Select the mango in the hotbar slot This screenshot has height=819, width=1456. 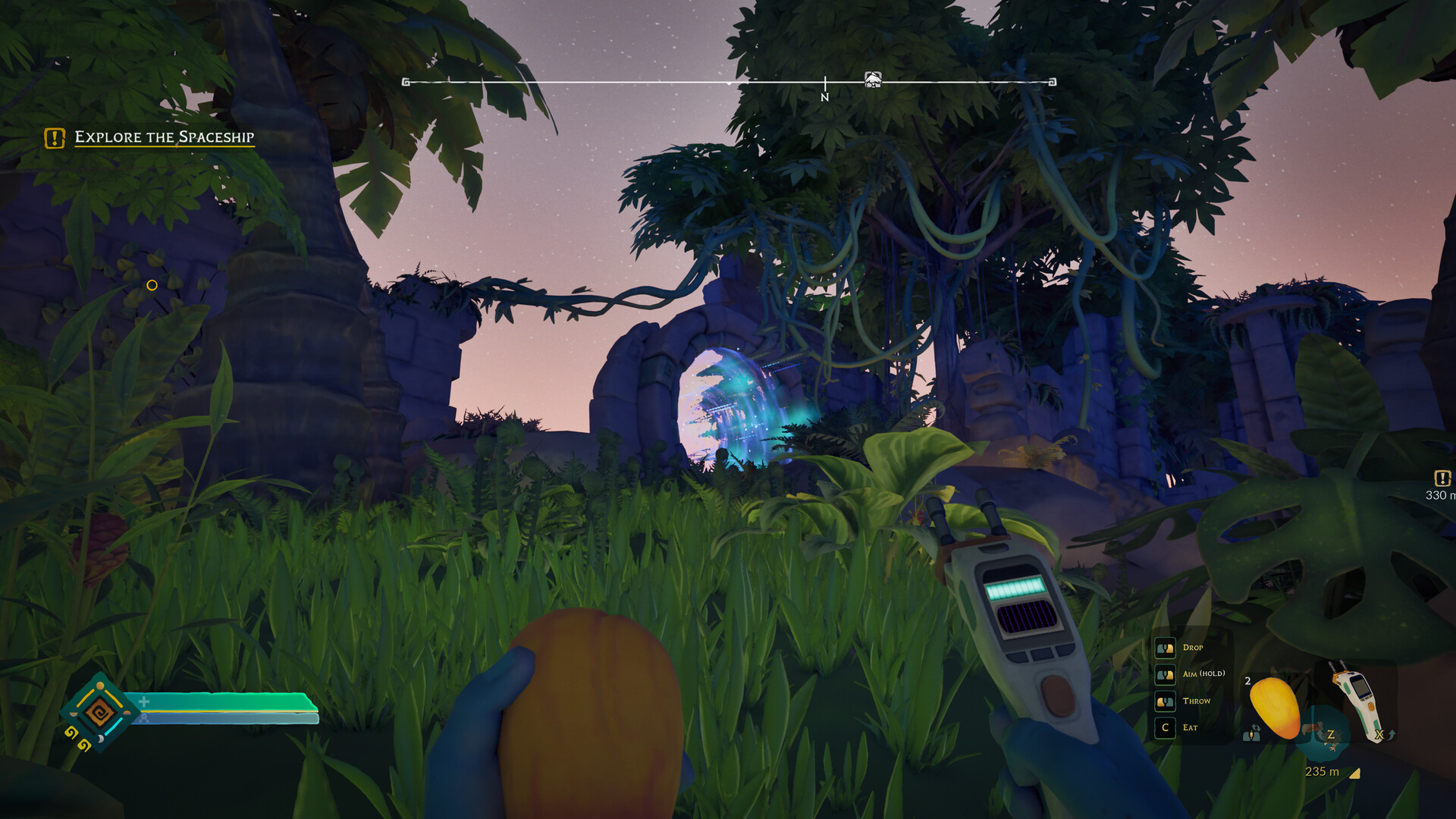pyautogui.click(x=1274, y=706)
